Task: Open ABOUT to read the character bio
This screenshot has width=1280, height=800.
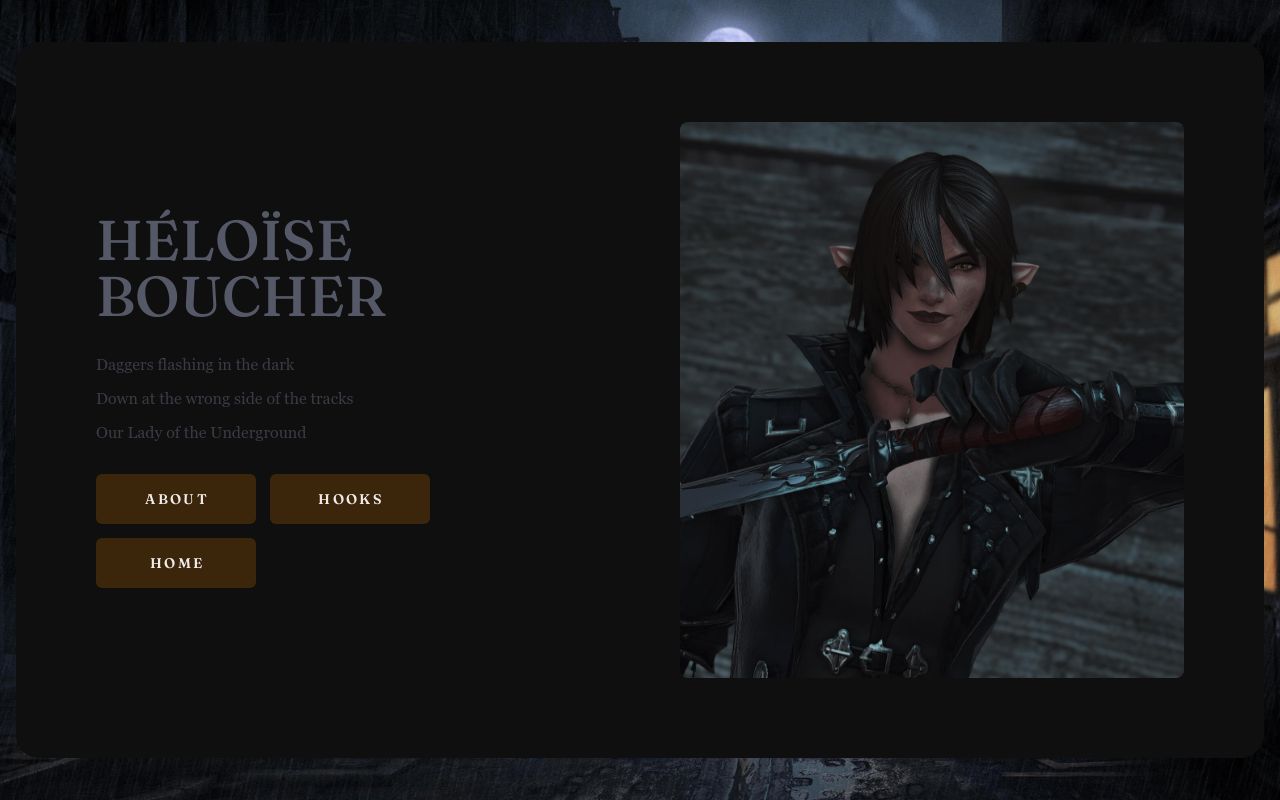Action: coord(176,499)
